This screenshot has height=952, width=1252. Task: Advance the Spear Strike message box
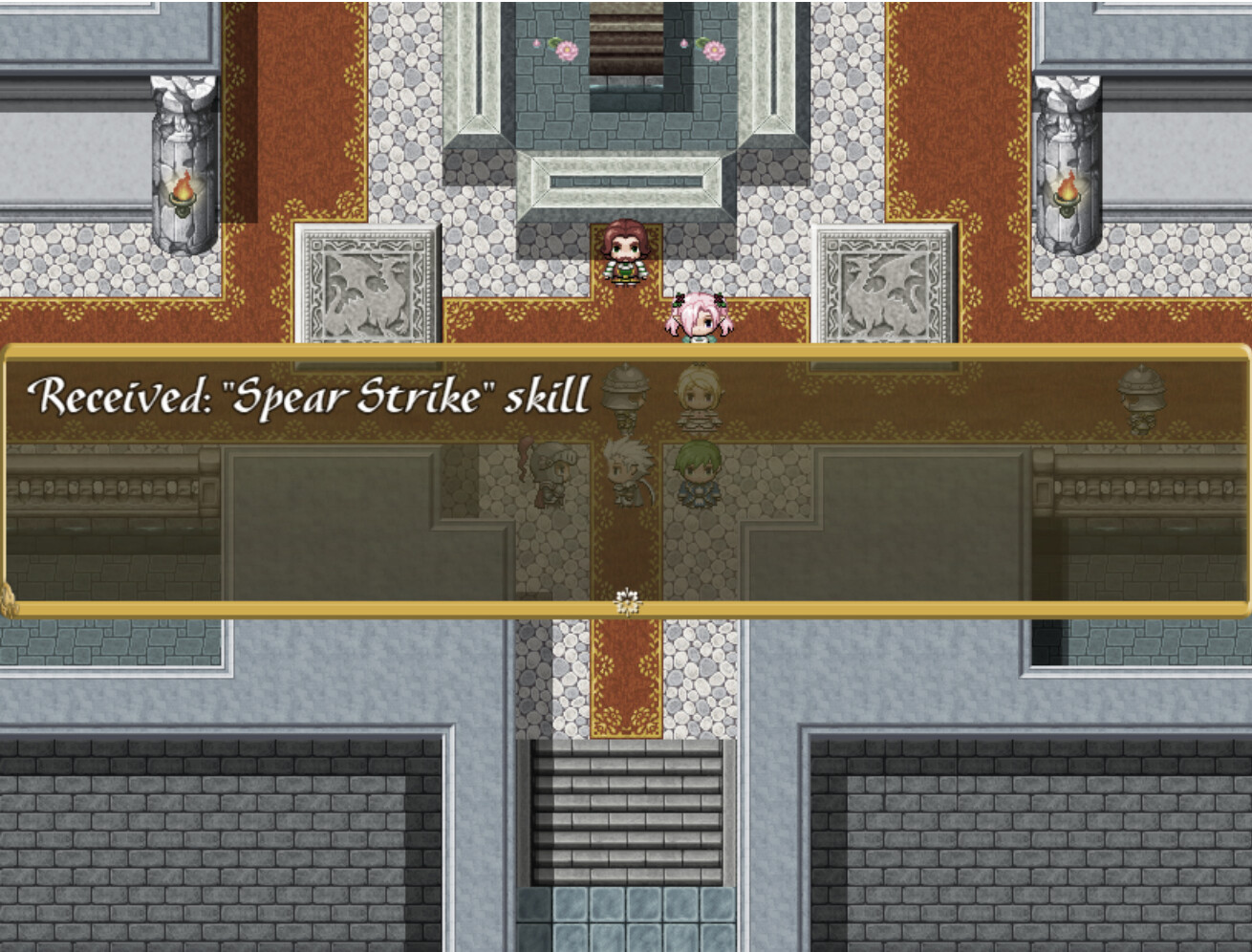tap(626, 478)
